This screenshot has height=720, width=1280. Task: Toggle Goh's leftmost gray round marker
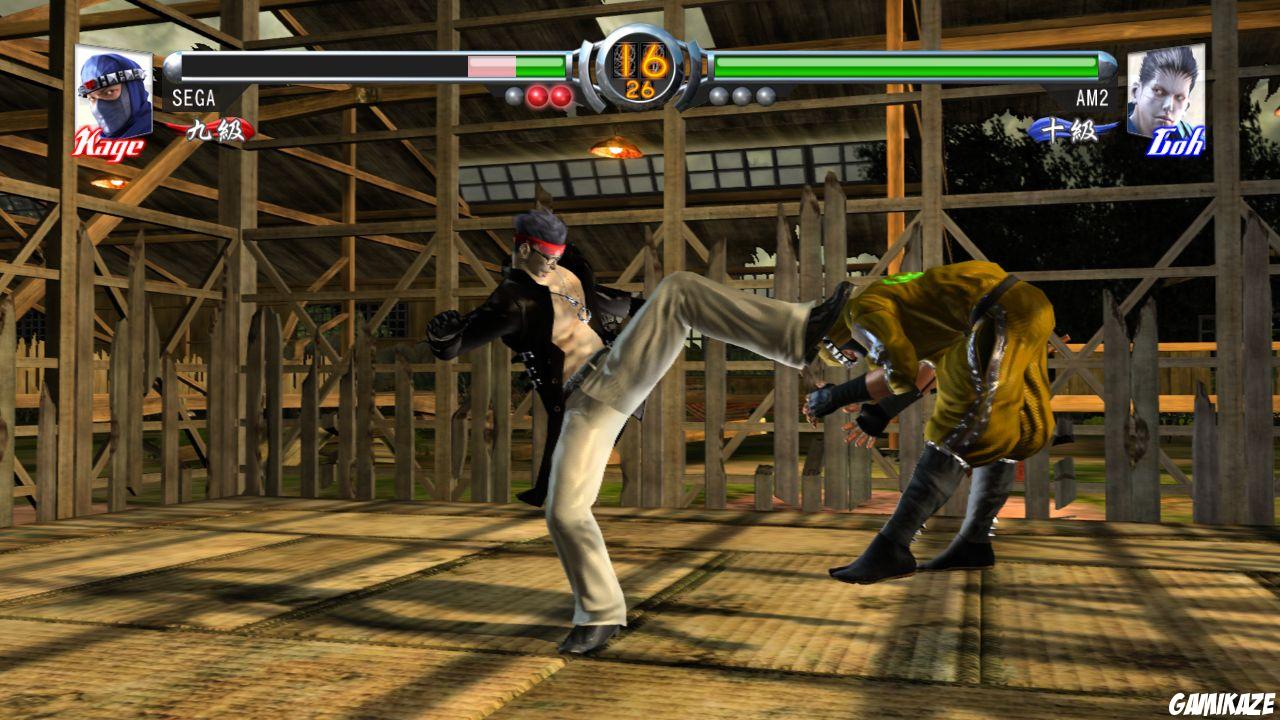(717, 96)
